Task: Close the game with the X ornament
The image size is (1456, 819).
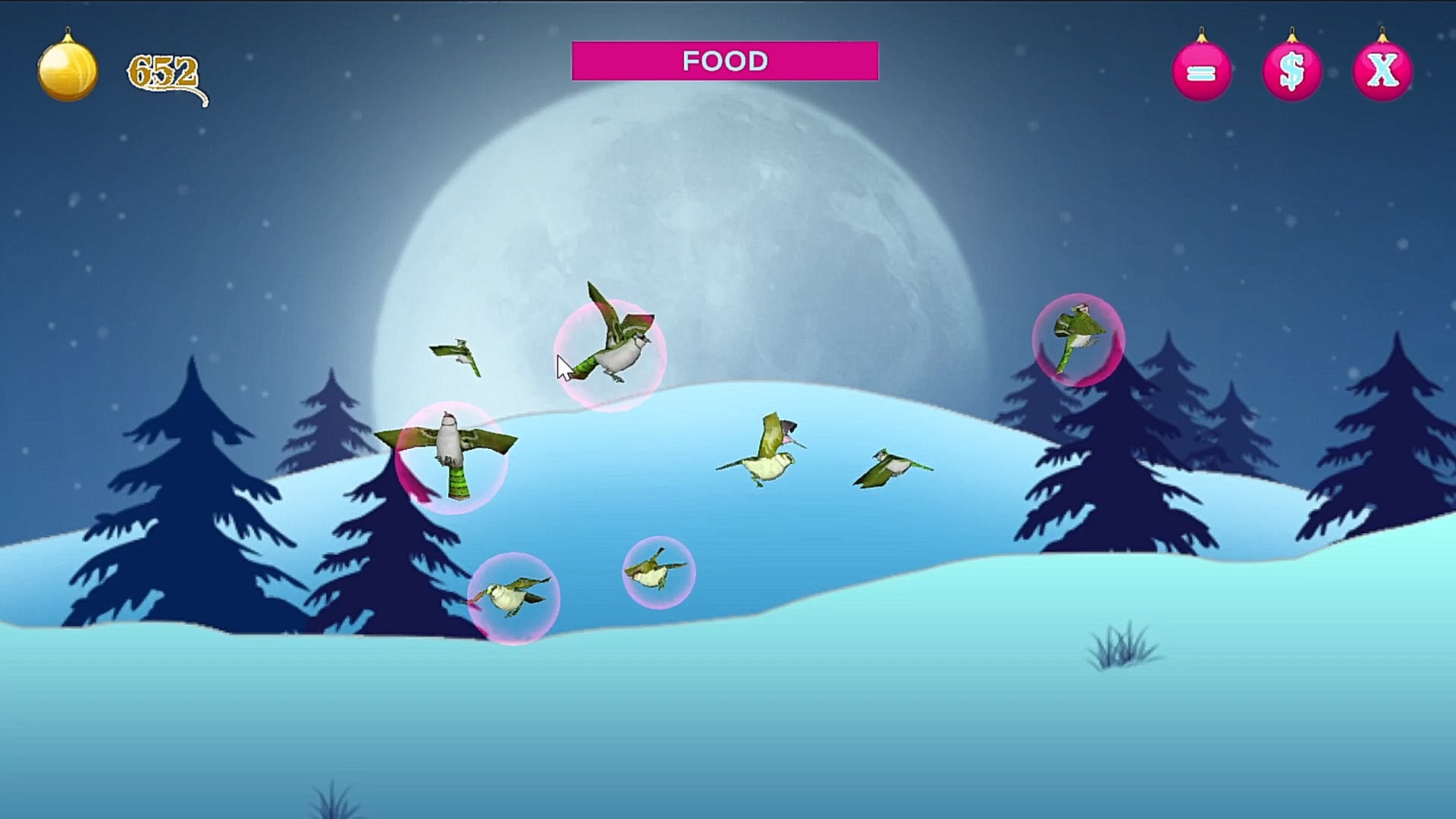Action: coord(1382,71)
